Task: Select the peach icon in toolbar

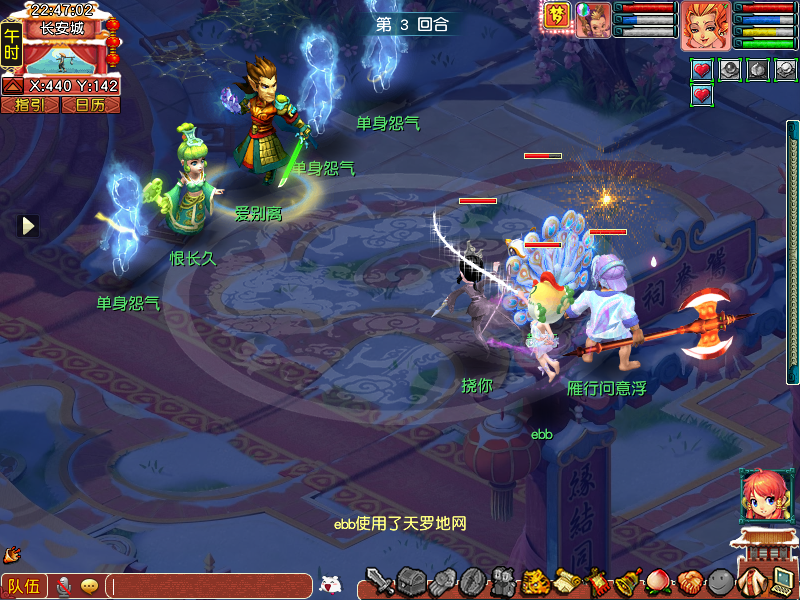Action: coord(659,581)
